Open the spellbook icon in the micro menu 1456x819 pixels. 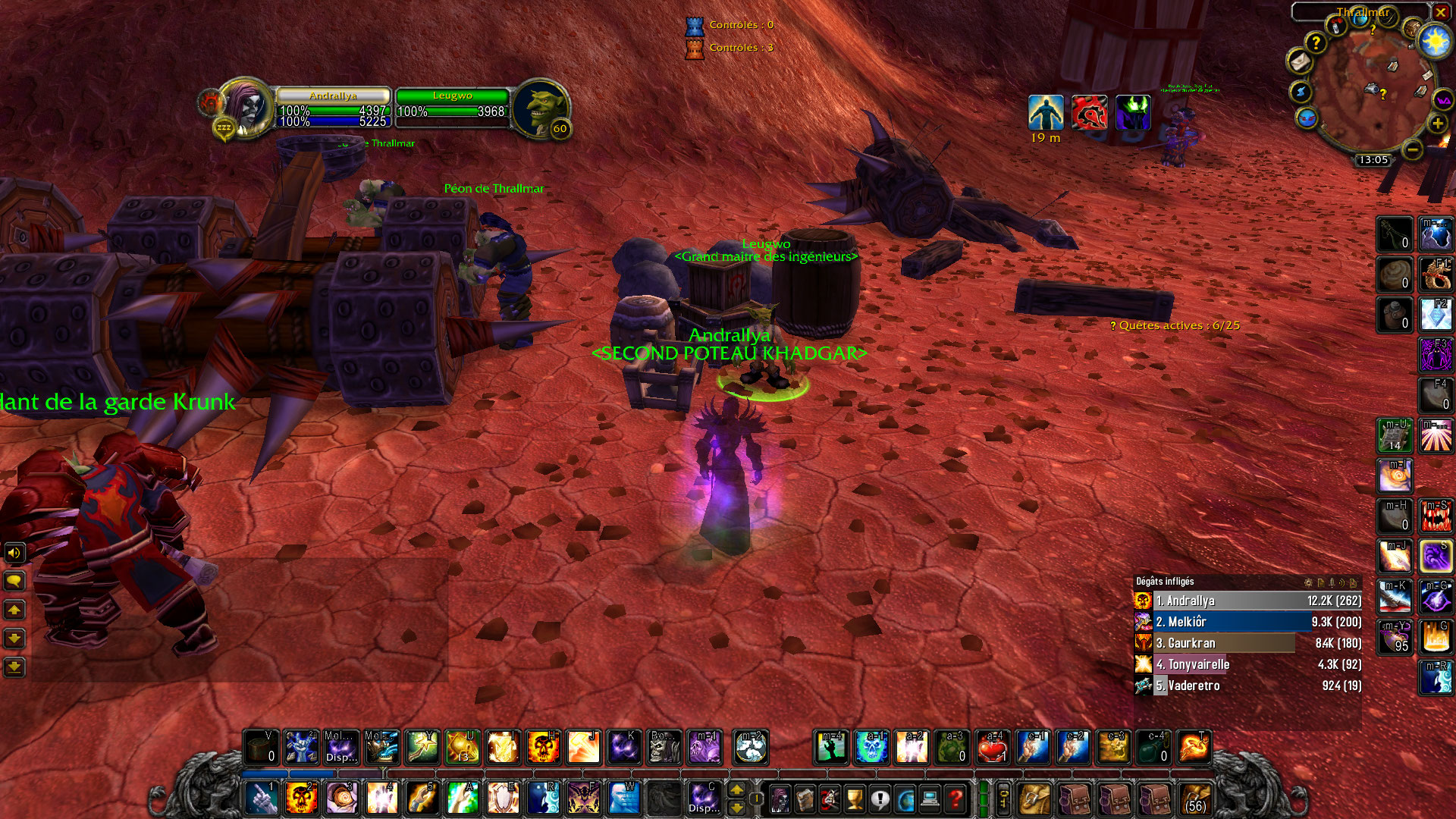tap(805, 799)
